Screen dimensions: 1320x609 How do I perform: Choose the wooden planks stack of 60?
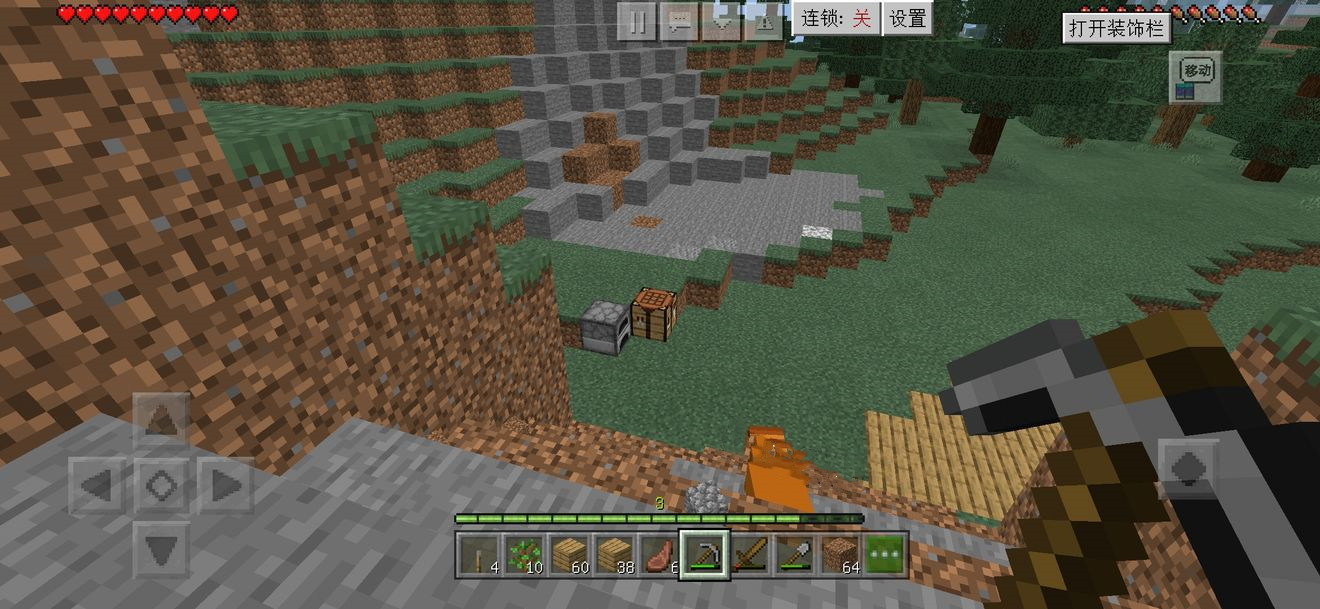pos(570,554)
